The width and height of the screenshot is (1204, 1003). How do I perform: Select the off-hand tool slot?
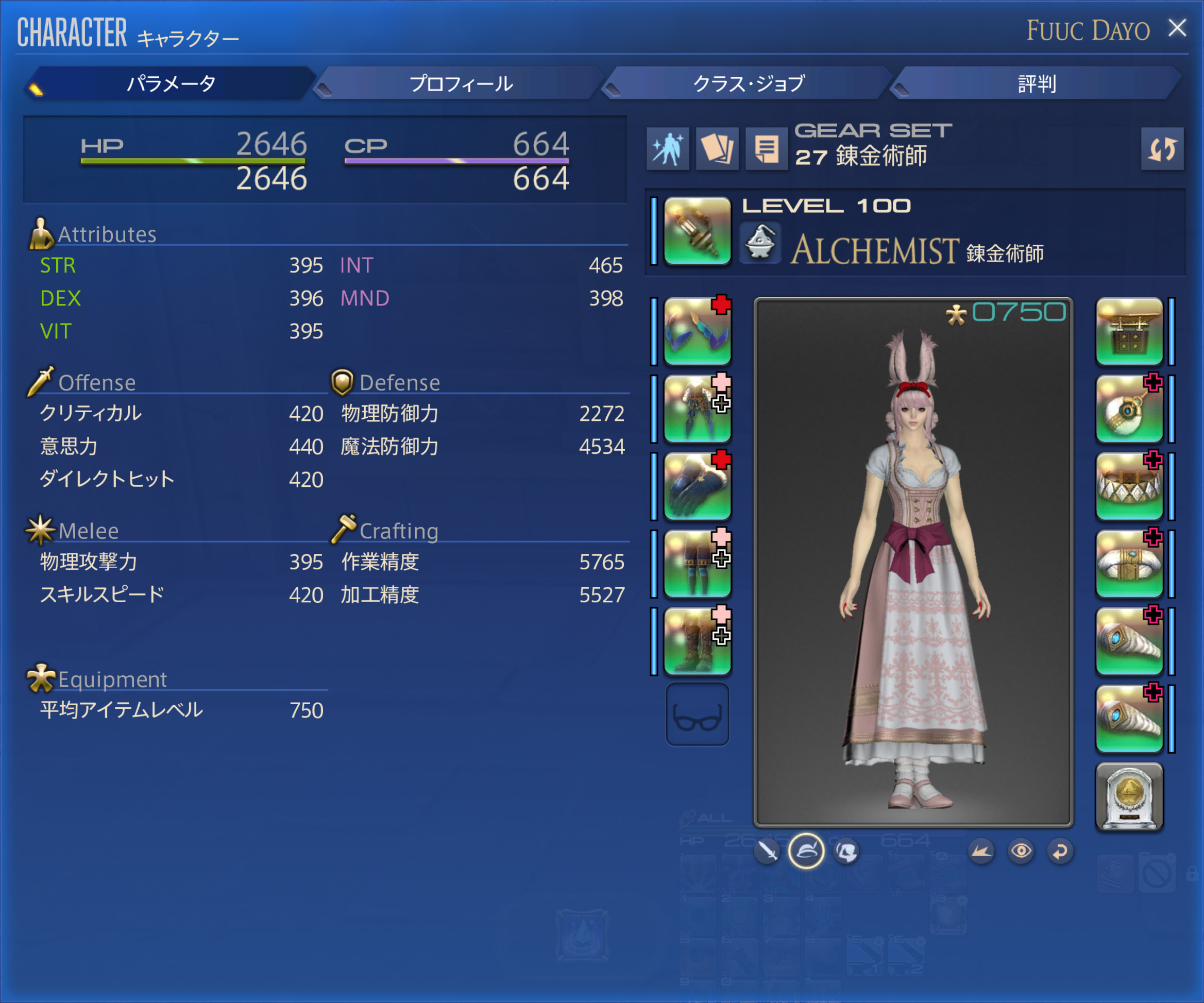(x=1129, y=331)
